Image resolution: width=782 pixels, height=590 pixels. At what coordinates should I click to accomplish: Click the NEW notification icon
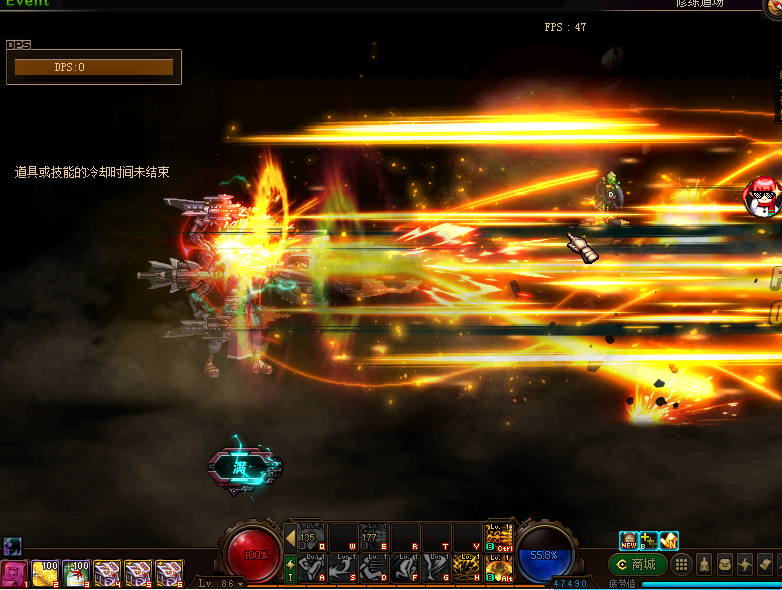(x=628, y=541)
